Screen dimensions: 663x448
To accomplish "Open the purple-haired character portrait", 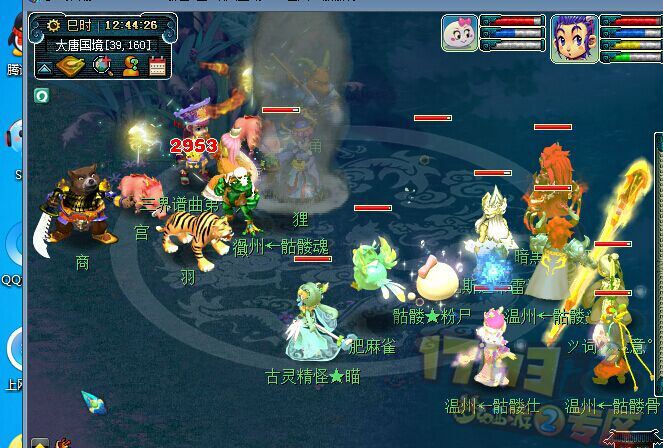I will 574,39.
